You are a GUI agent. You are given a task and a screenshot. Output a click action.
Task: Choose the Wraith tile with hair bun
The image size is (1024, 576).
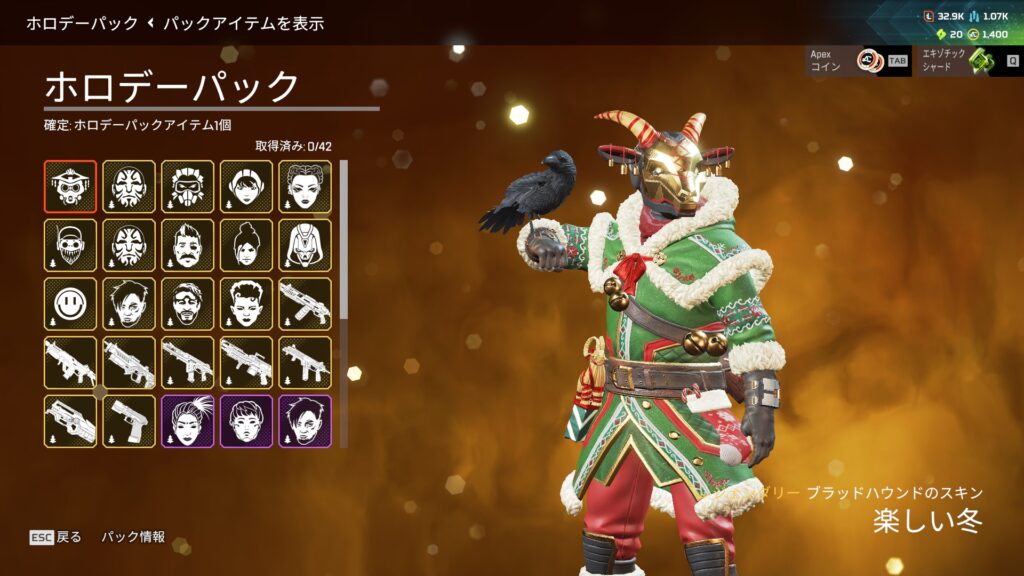pyautogui.click(x=246, y=246)
